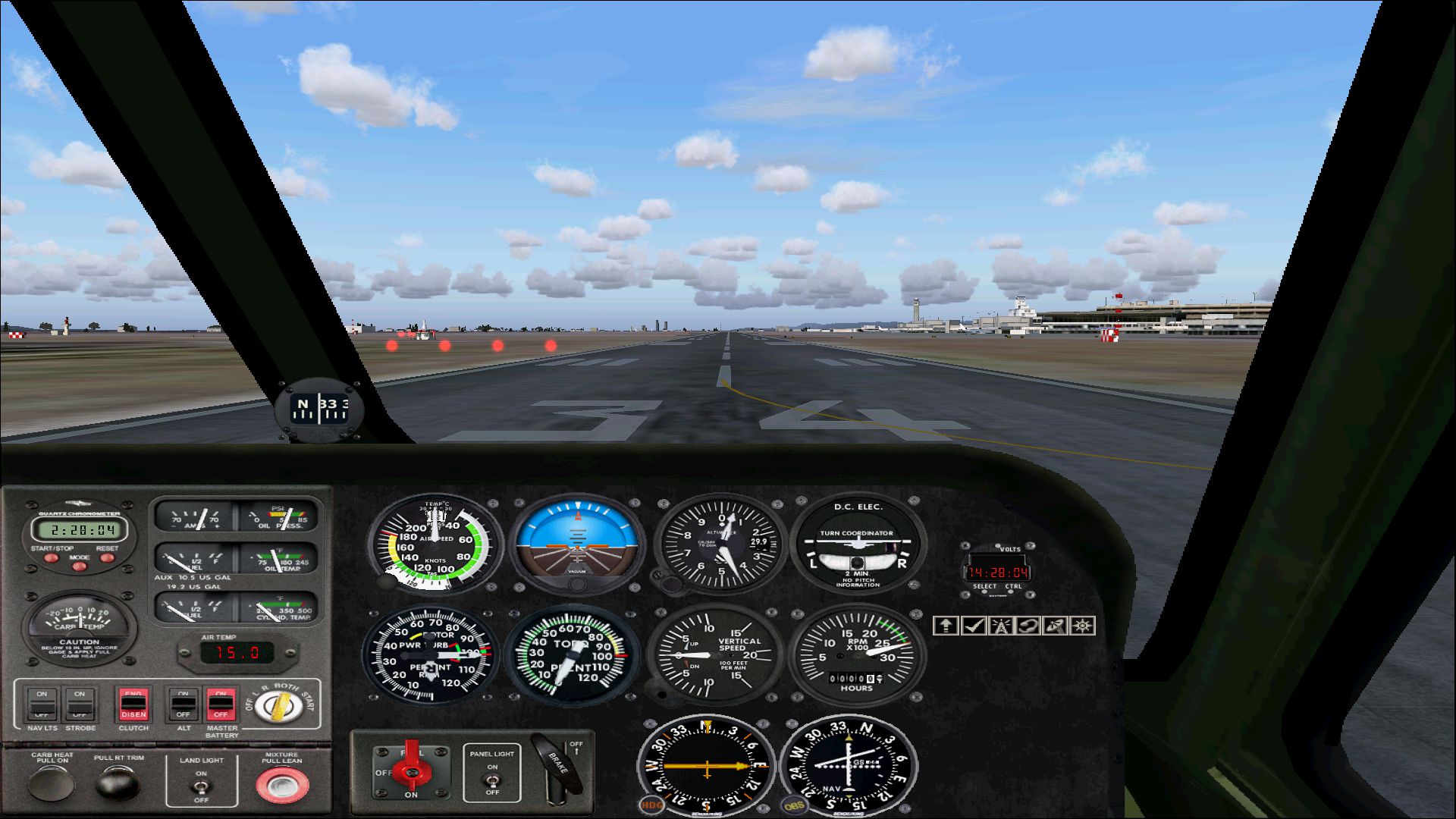Click the chronometer Start/Stop button

pyautogui.click(x=51, y=558)
